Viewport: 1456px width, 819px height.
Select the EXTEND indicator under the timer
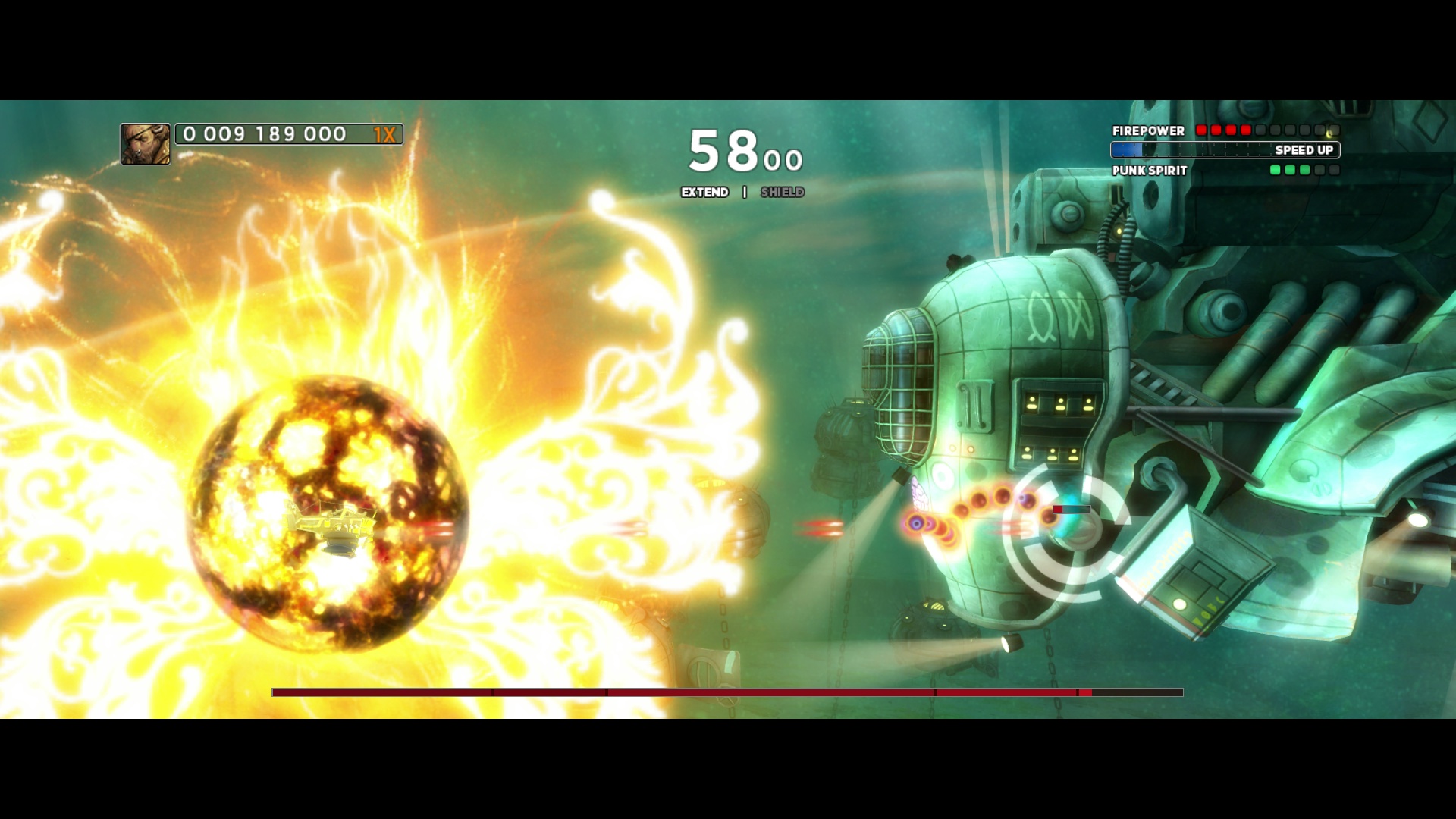click(704, 193)
